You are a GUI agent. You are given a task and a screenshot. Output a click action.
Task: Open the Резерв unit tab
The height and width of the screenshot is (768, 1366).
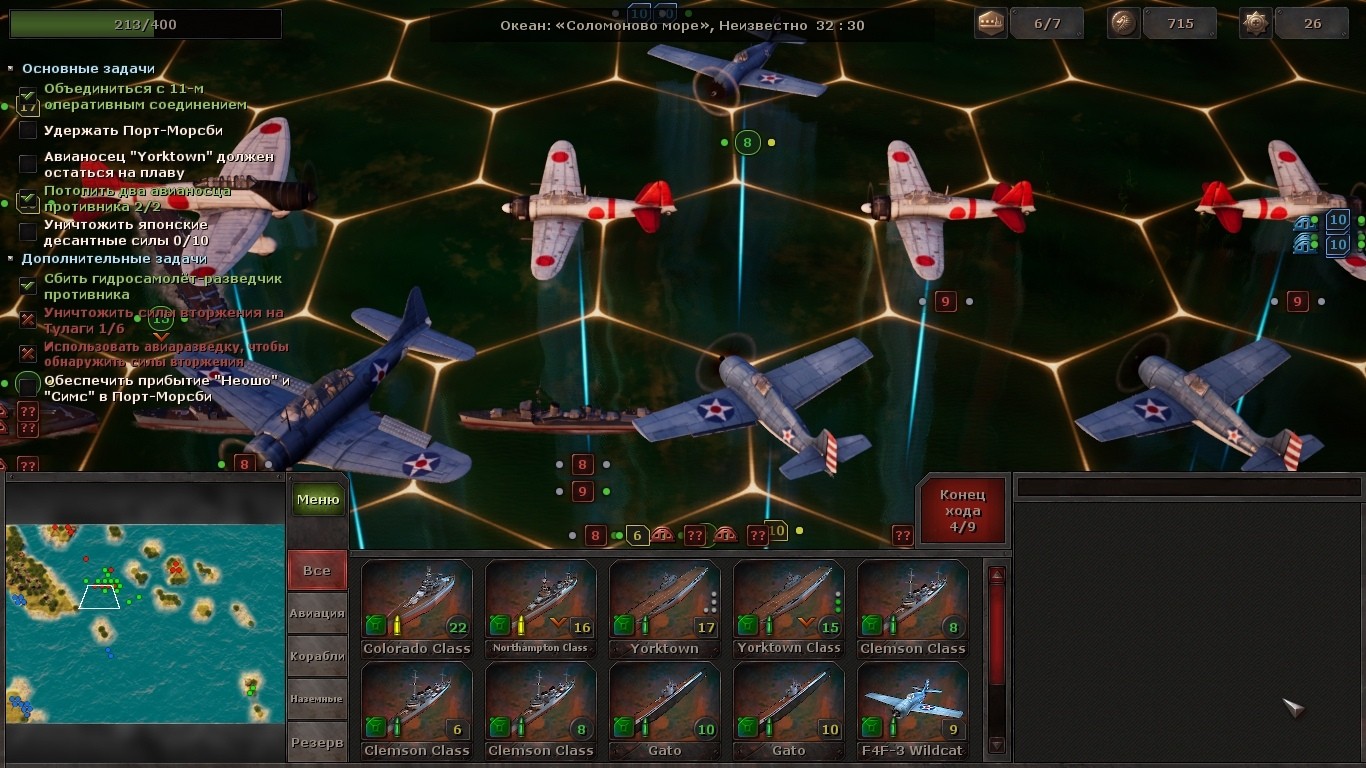[x=317, y=742]
